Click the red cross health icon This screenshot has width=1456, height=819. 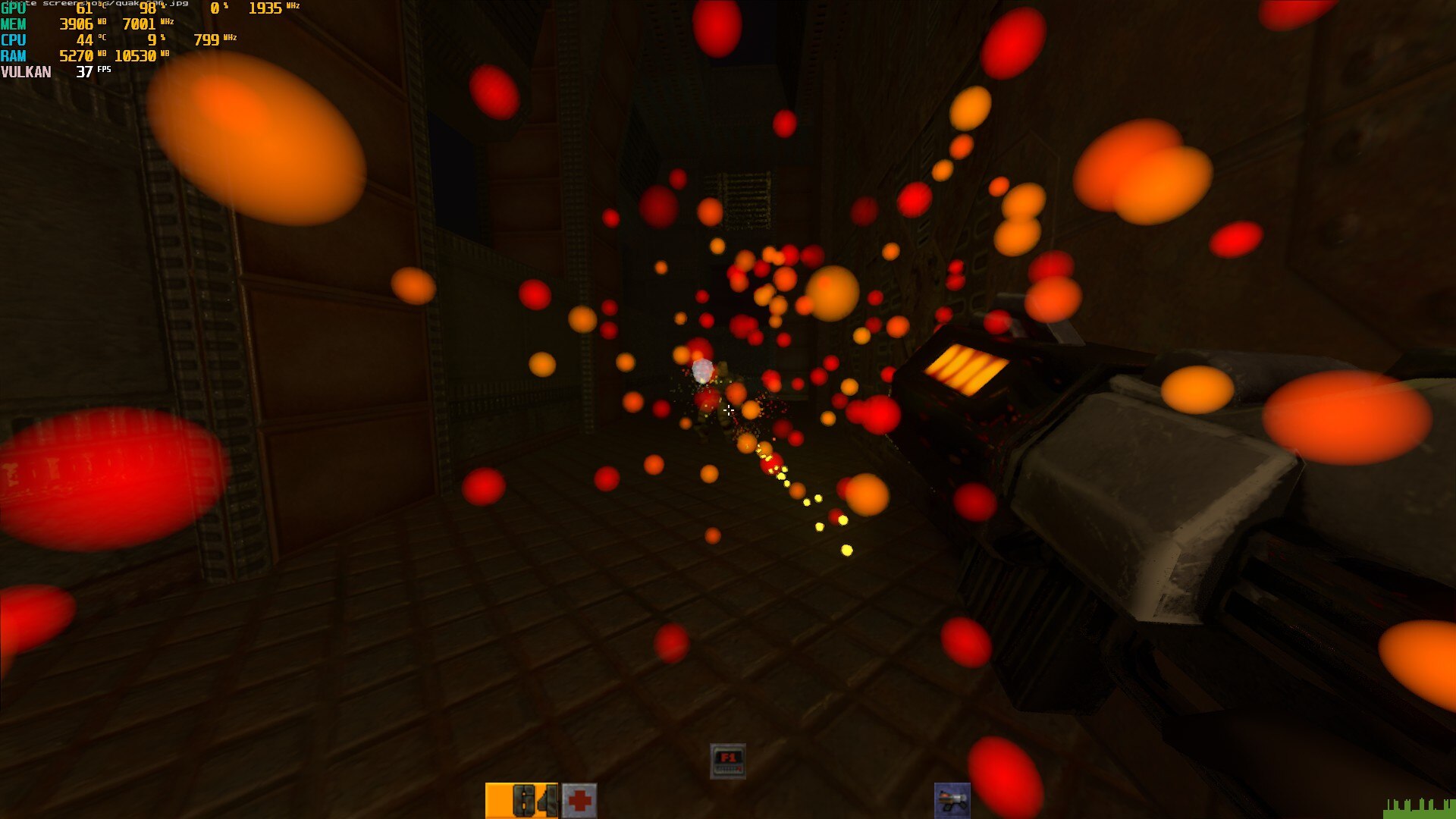579,801
